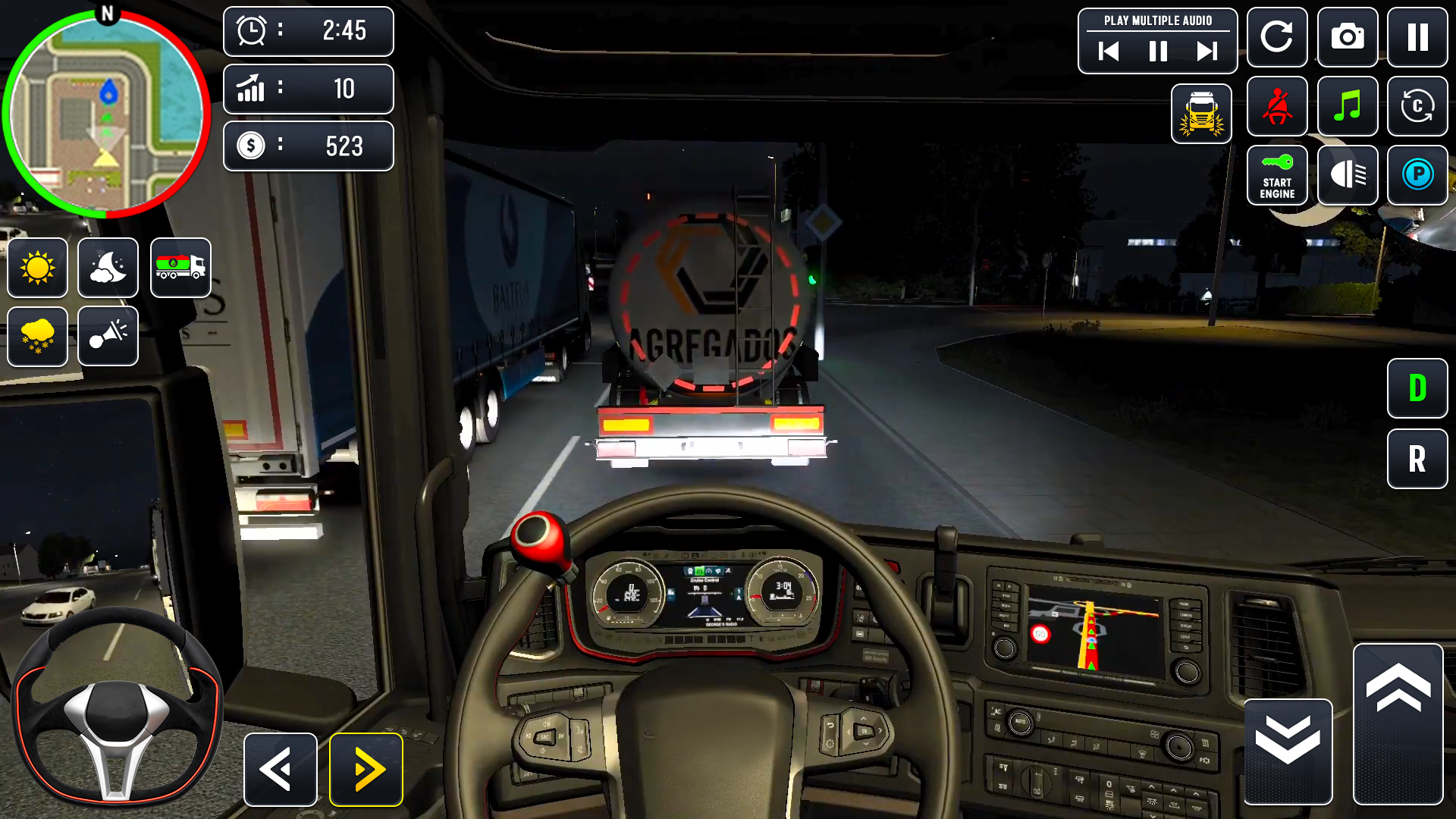
Task: Play the previous audio track
Action: coord(1109,52)
